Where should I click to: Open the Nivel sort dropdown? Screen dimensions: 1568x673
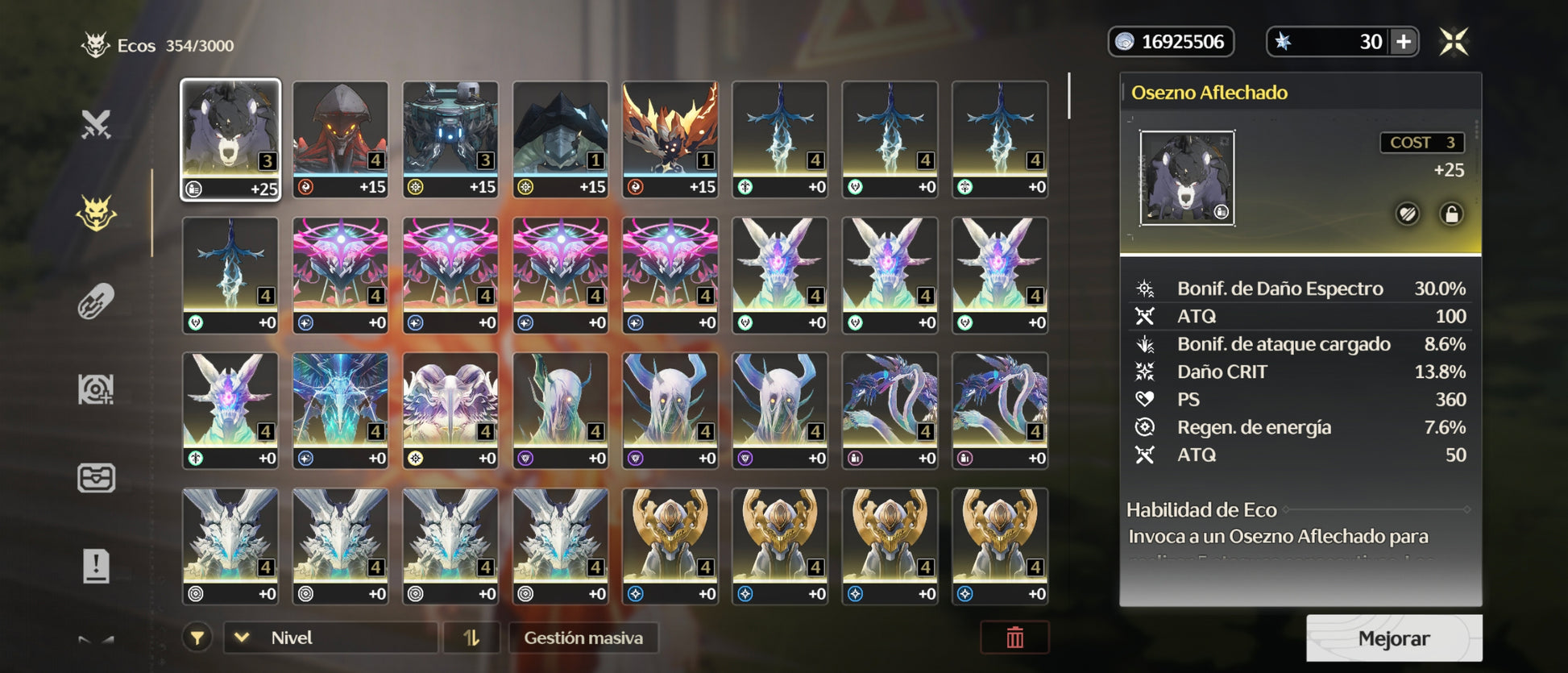330,638
